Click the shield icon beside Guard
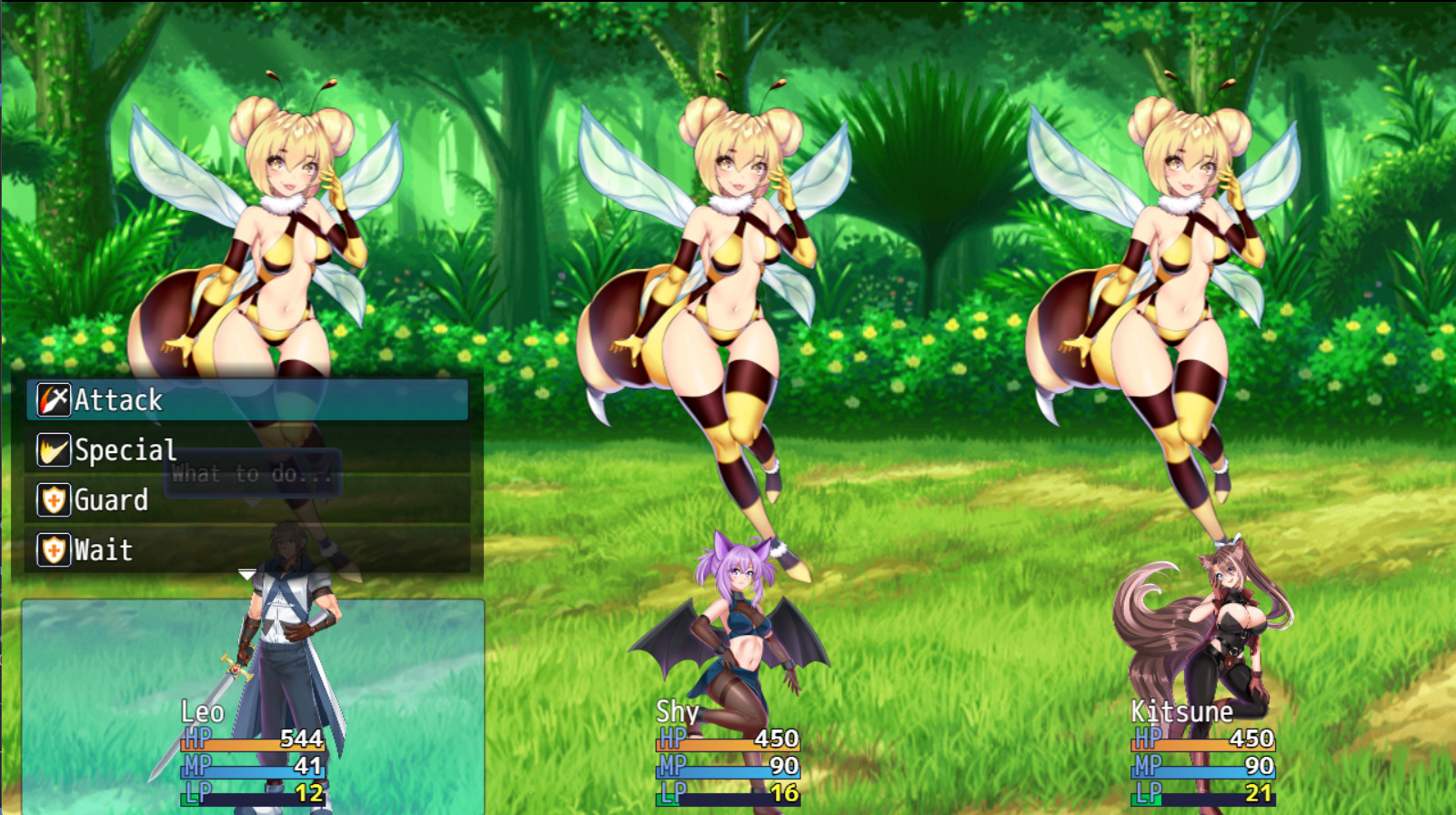Image resolution: width=1456 pixels, height=815 pixels. [x=52, y=499]
